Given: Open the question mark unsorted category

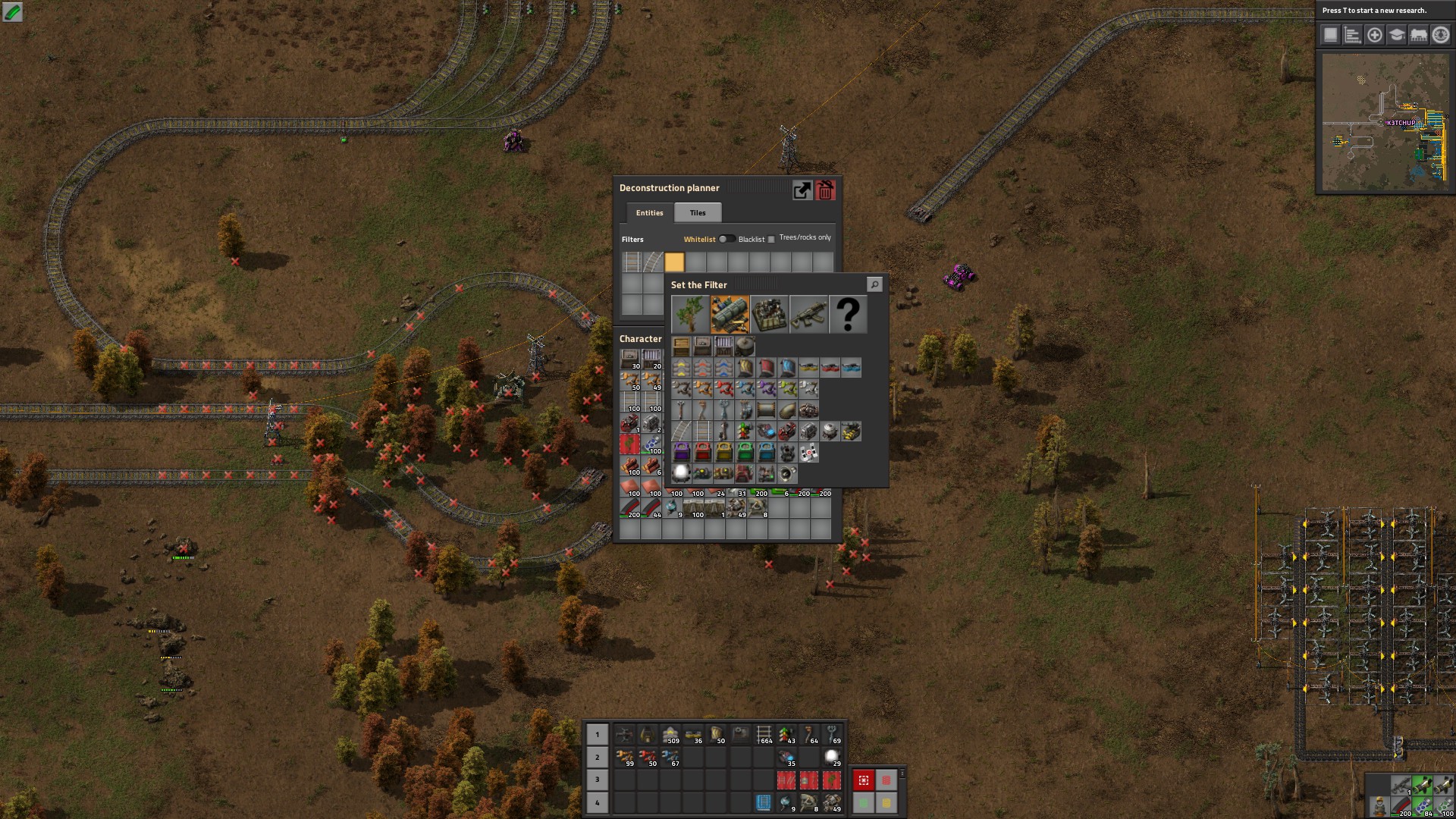Looking at the screenshot, I should 848,314.
